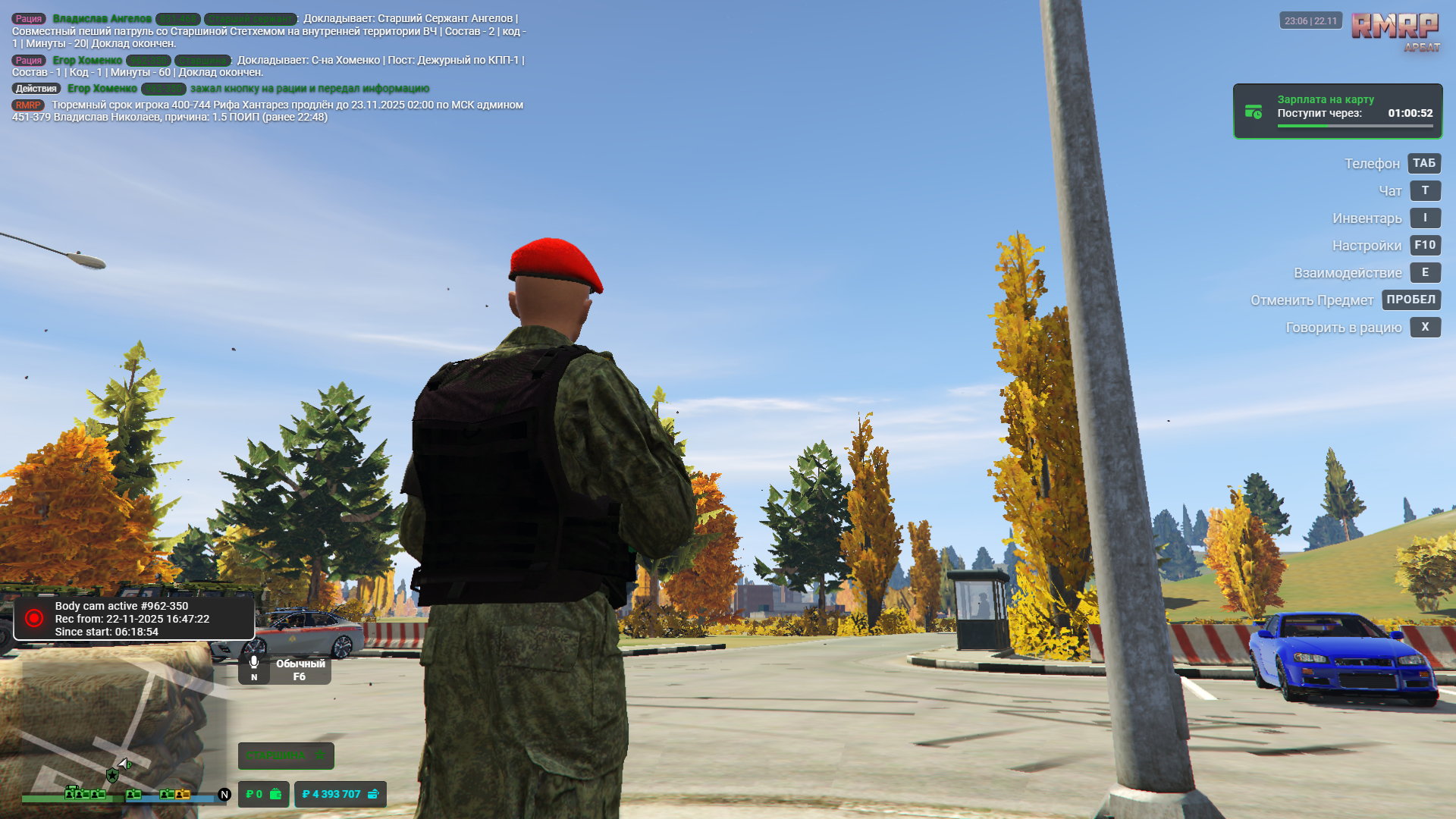The height and width of the screenshot is (819, 1456).
Task: Click the green wallet icon beside ₽ 0
Action: [x=275, y=795]
